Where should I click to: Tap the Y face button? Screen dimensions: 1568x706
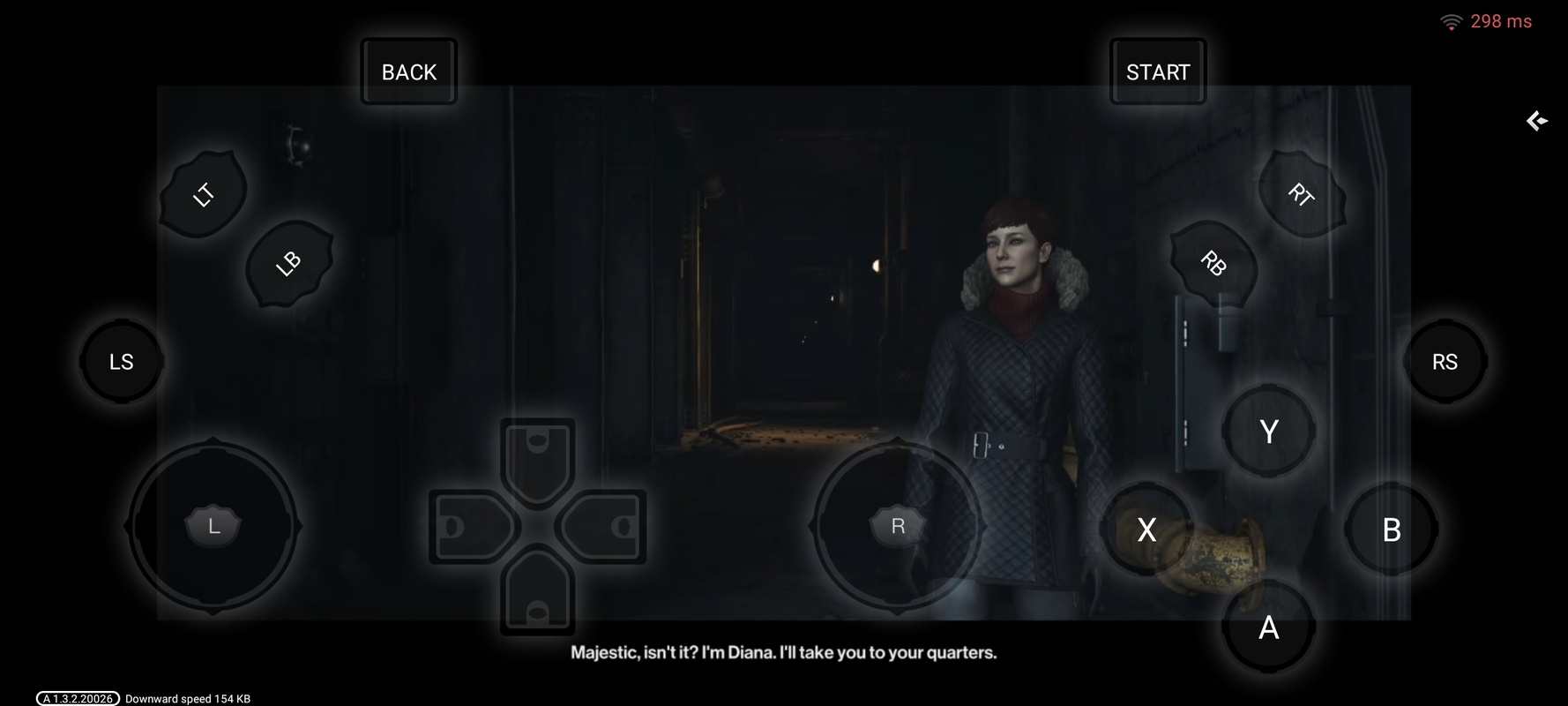(1268, 432)
